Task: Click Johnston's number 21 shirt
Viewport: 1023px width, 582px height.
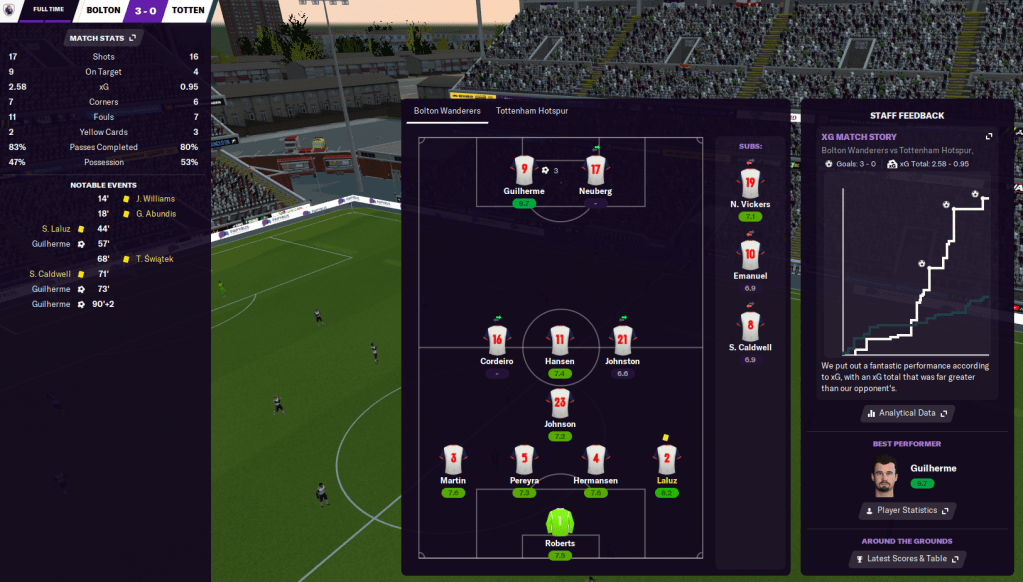Action: tap(622, 340)
